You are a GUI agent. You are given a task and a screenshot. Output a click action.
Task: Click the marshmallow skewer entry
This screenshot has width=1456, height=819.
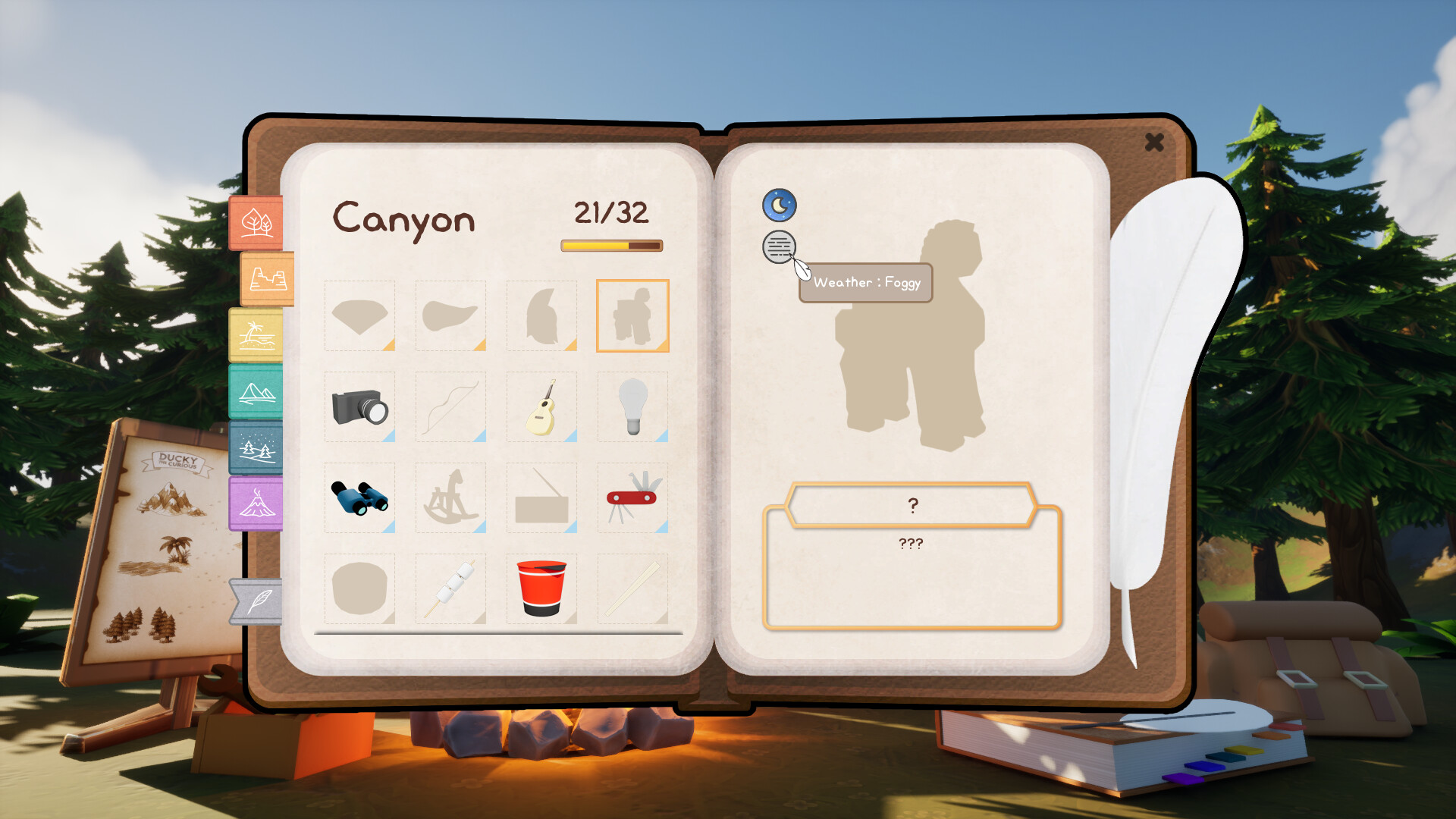[450, 589]
